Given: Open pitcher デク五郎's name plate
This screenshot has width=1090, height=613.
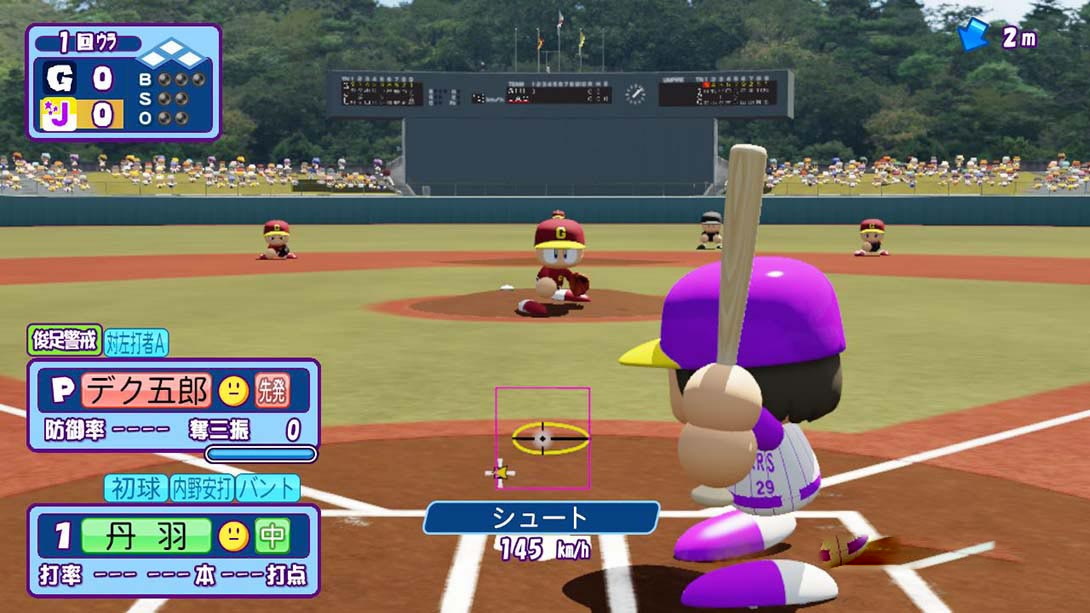Looking at the screenshot, I should pyautogui.click(x=147, y=390).
